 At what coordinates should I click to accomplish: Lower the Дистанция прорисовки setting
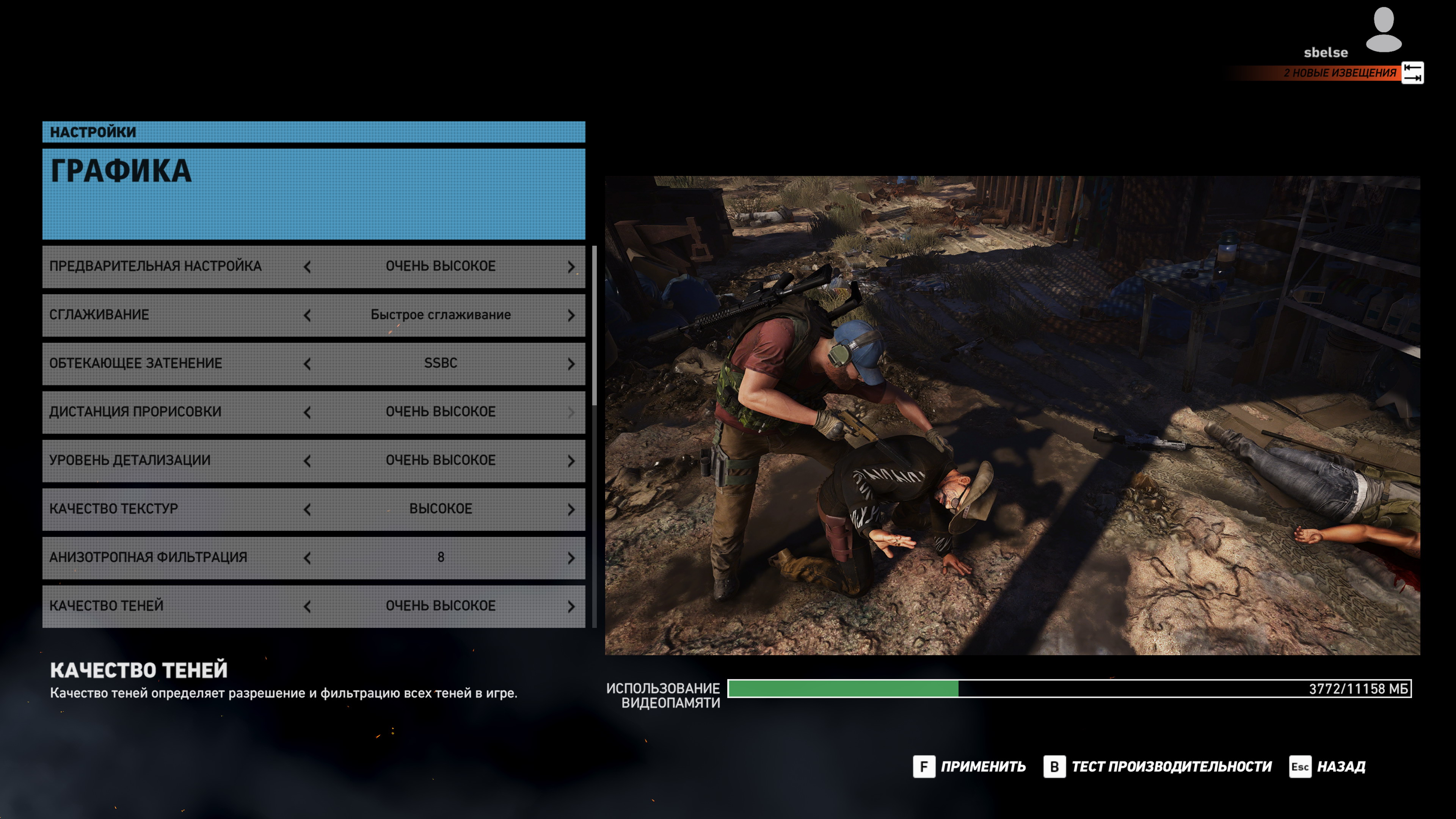point(307,413)
